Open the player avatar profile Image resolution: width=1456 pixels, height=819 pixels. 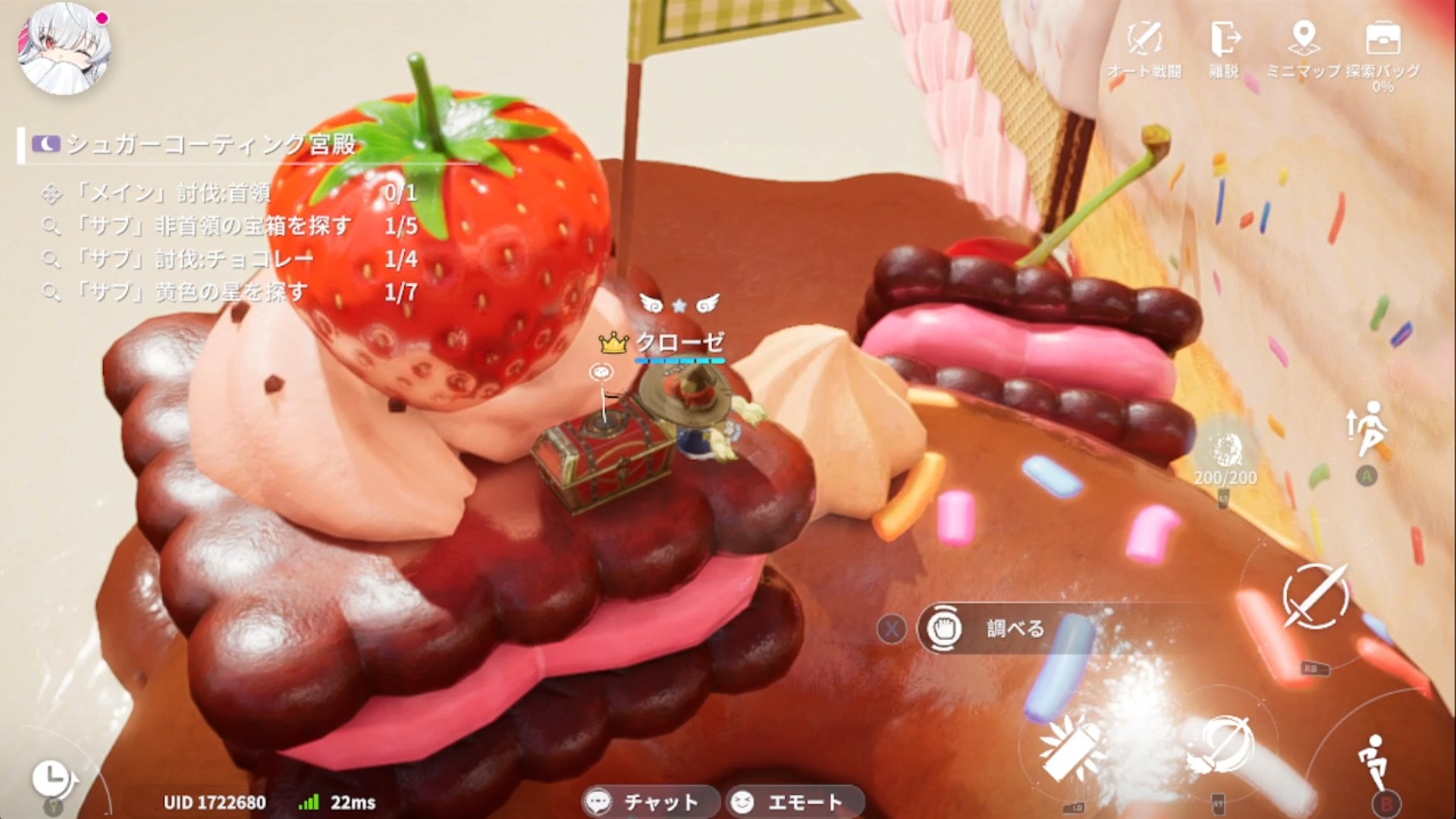click(x=64, y=48)
